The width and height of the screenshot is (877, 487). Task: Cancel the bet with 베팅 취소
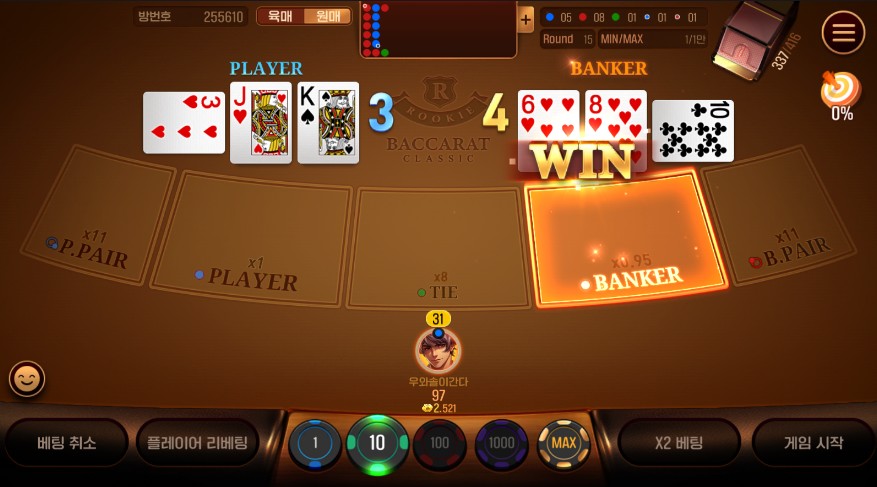tap(67, 443)
